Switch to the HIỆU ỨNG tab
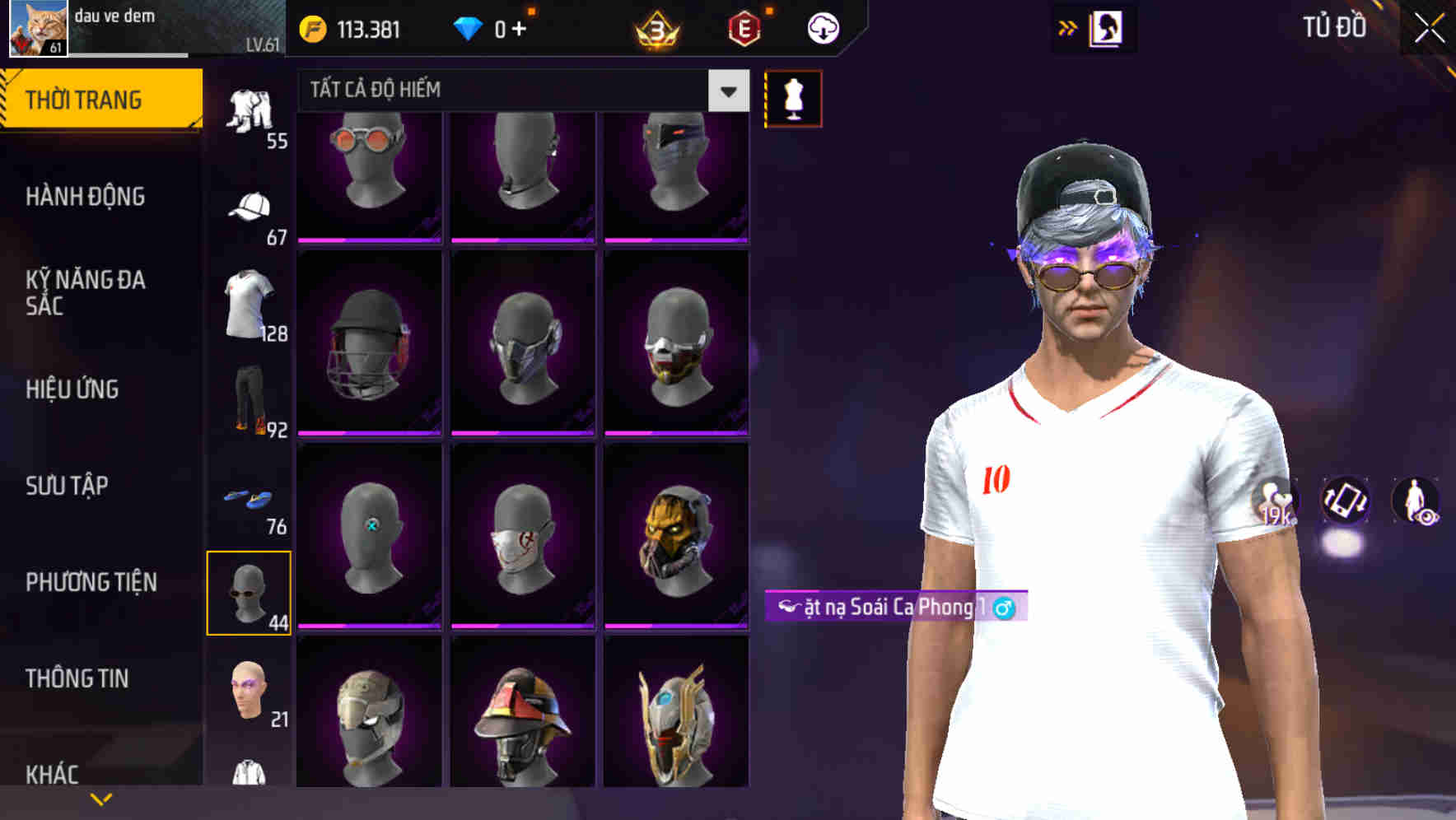 [74, 389]
